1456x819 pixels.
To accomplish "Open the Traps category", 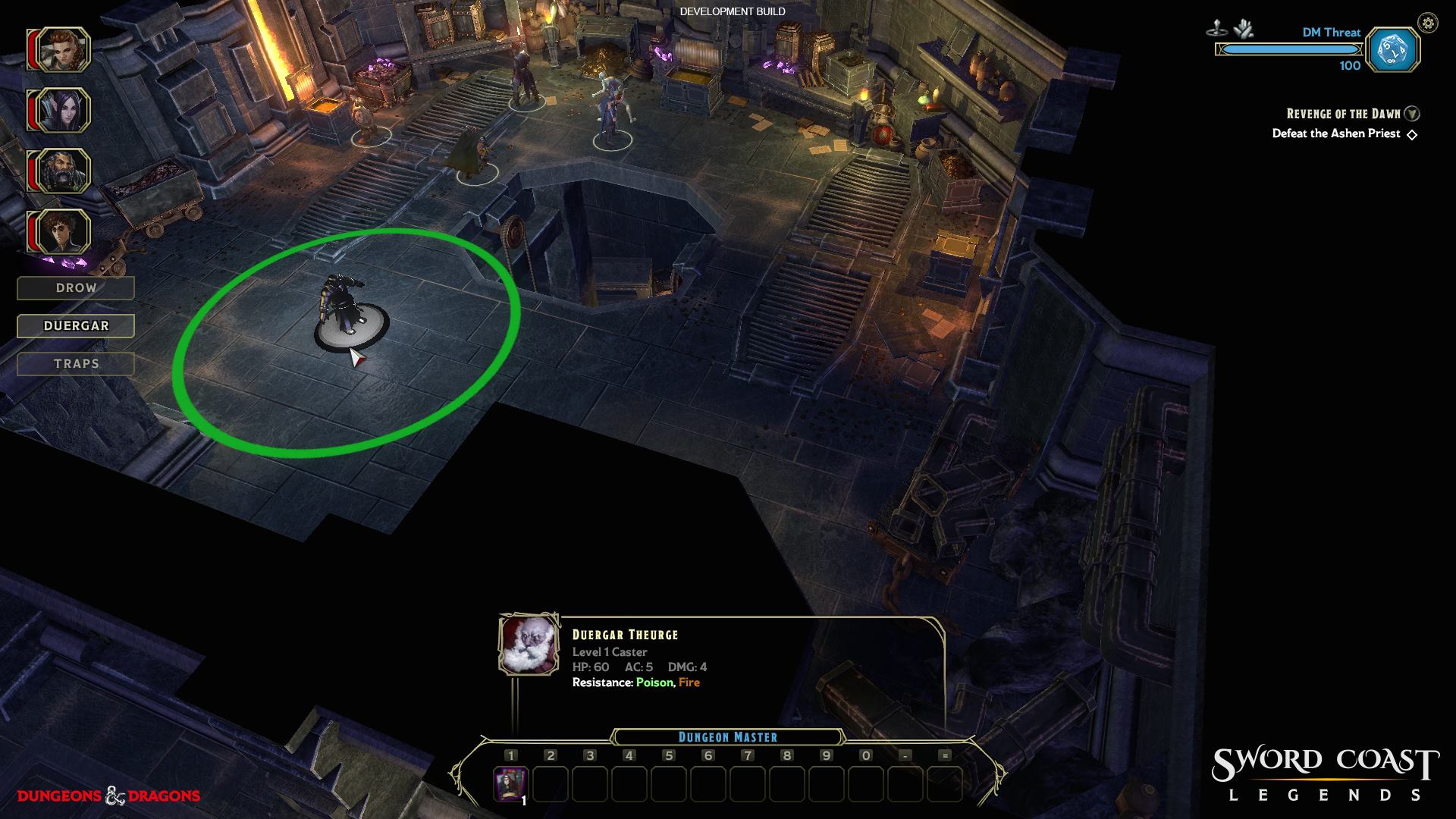I will (x=76, y=364).
